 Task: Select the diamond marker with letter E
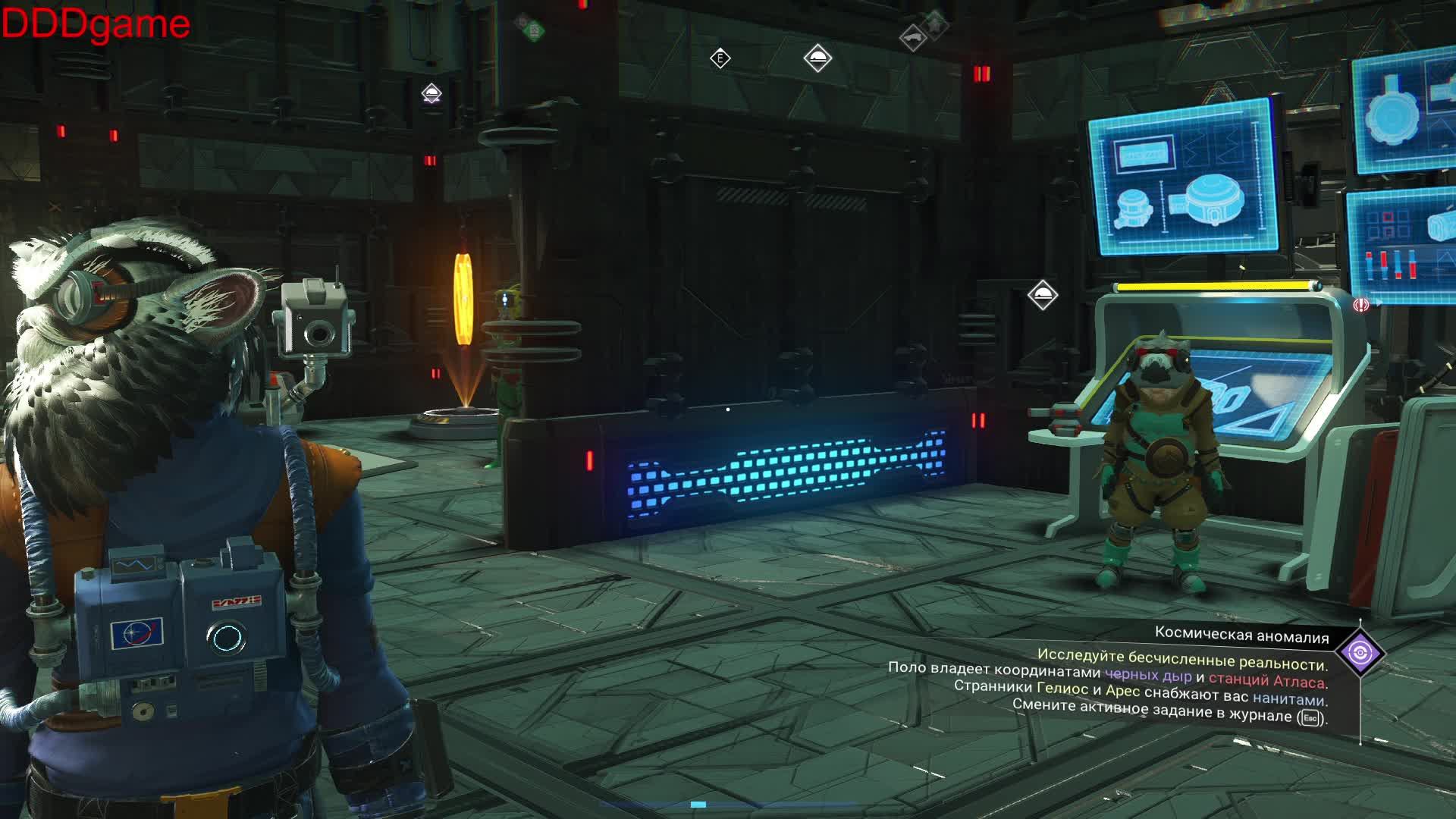720,58
